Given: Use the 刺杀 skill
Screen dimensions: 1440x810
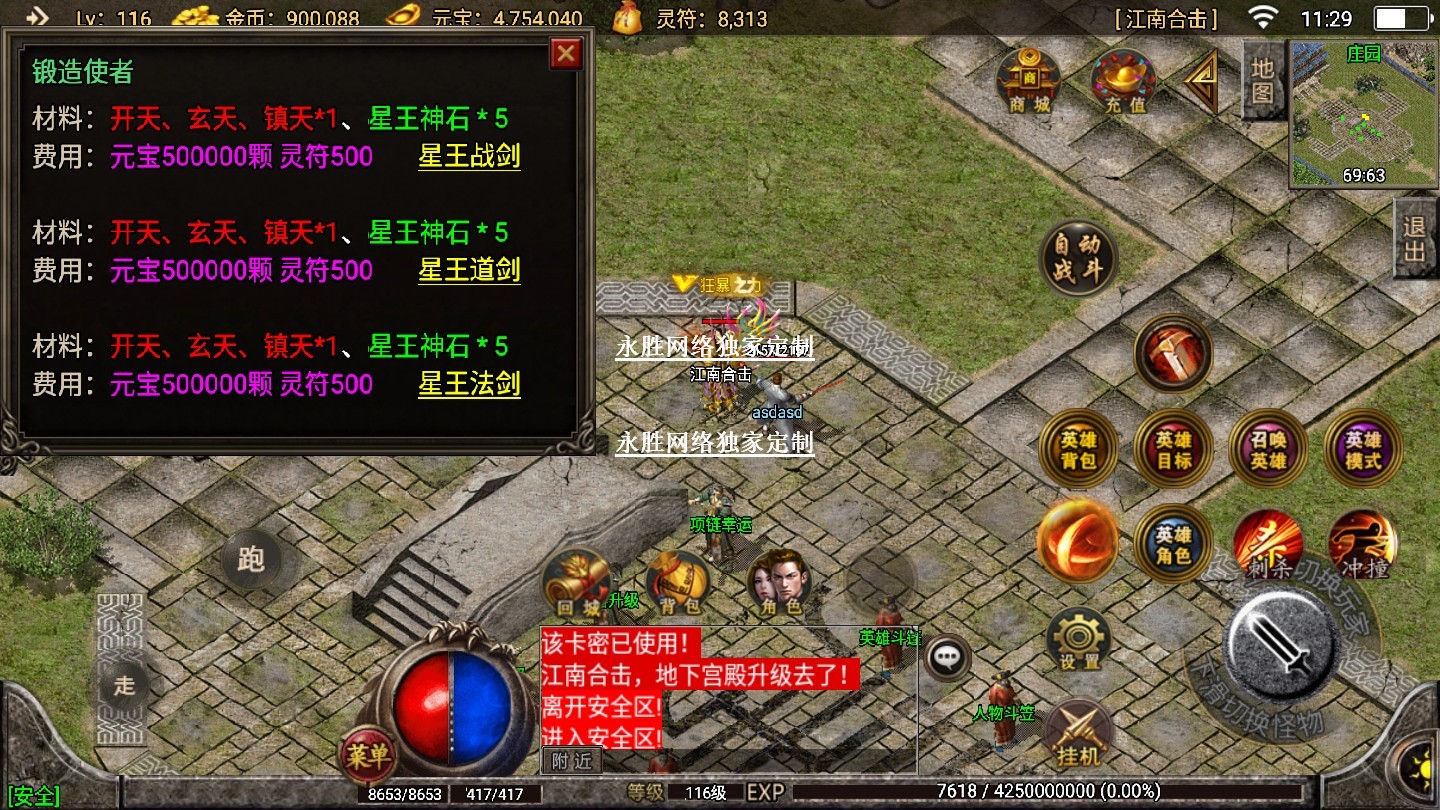Looking at the screenshot, I should coord(1267,545).
